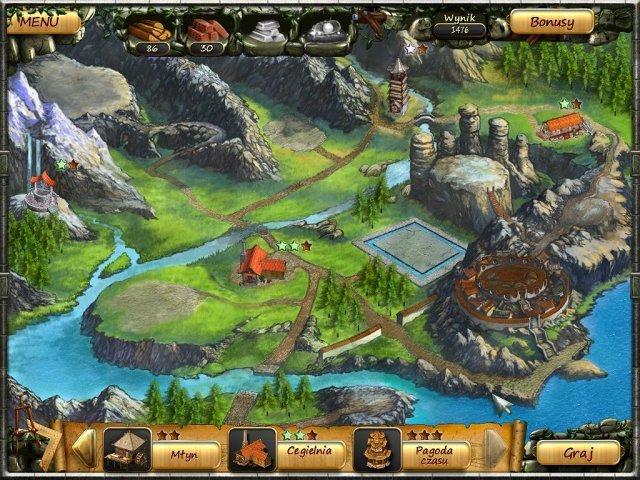Image resolution: width=640 pixels, height=480 pixels.
Task: Select the pagoda tower level on the map
Action: (400, 87)
